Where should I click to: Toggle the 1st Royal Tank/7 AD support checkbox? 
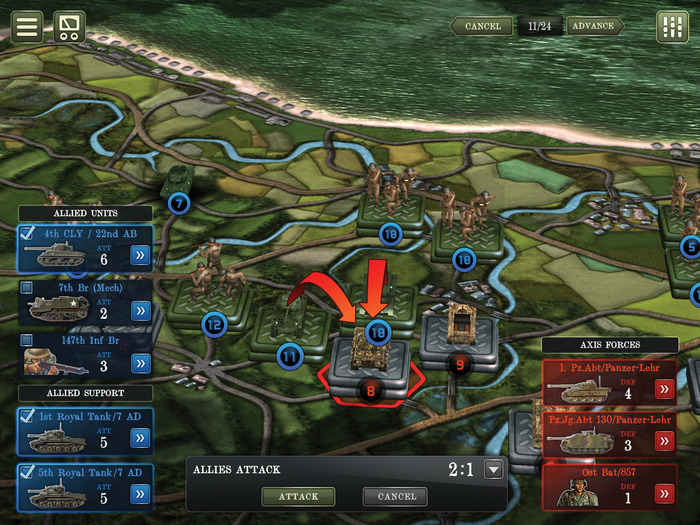(27, 415)
